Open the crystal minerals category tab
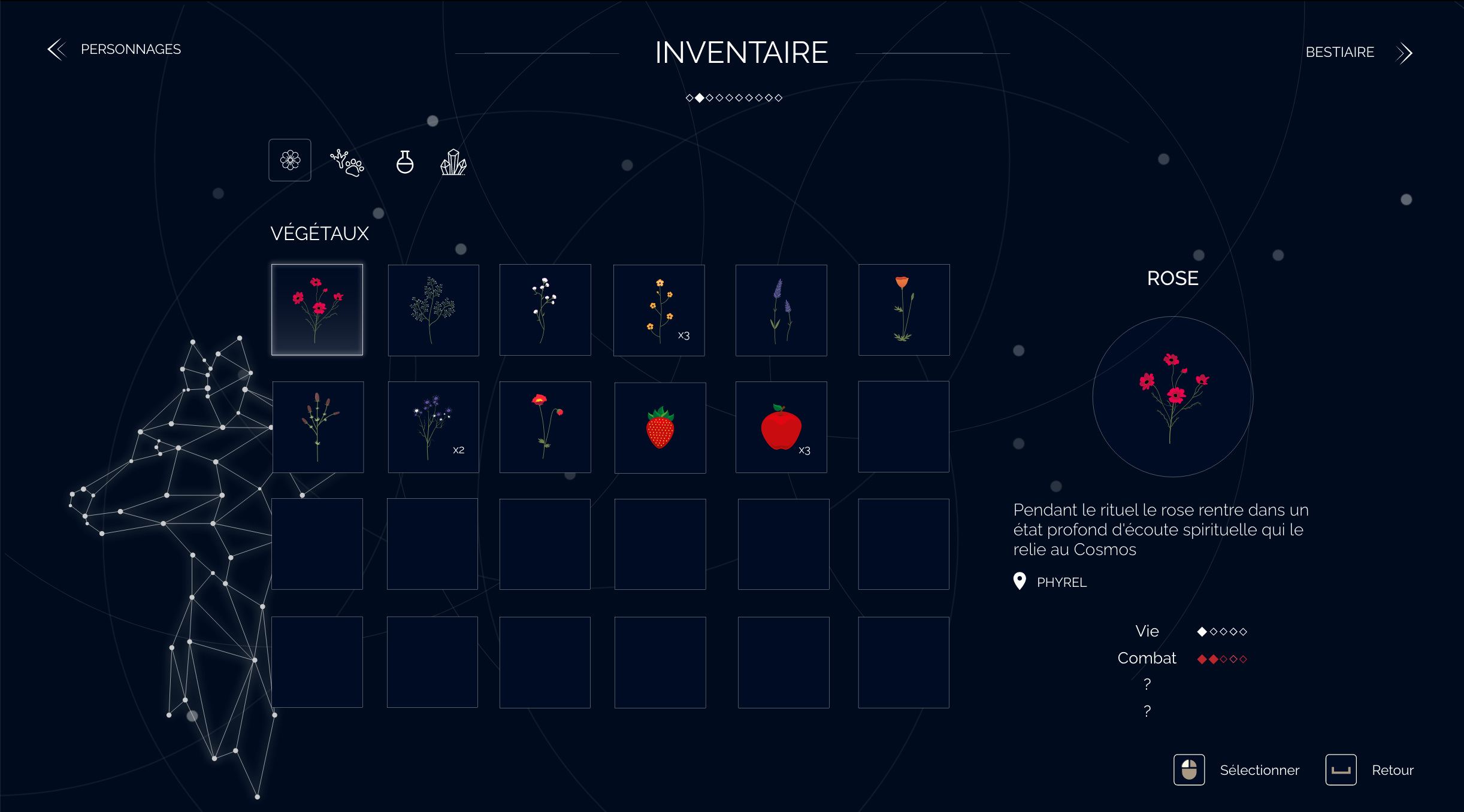The width and height of the screenshot is (1464, 812). click(453, 162)
